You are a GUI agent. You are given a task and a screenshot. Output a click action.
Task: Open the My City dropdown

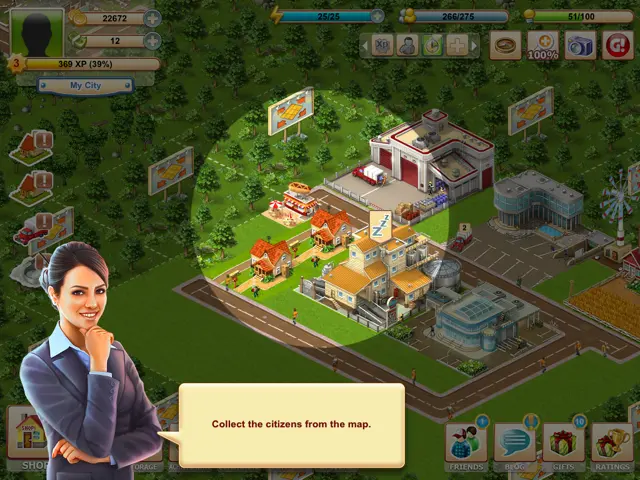[86, 86]
